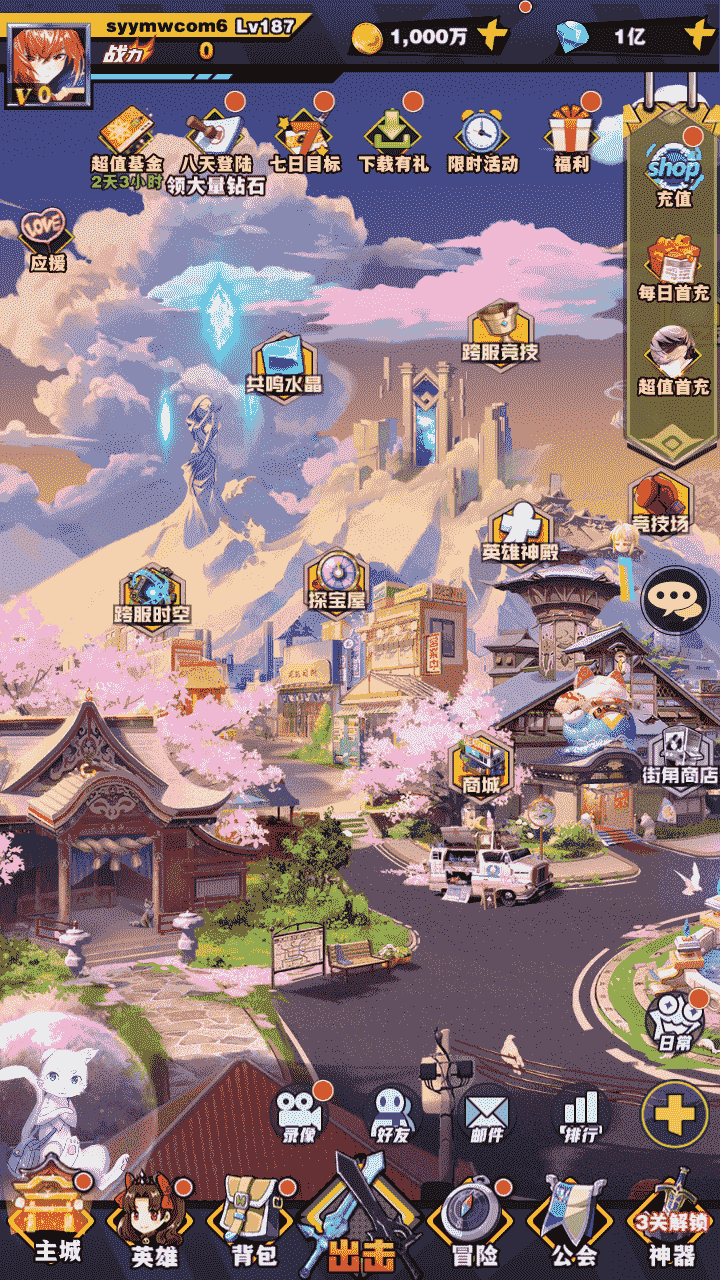Open the chat speech bubble
This screenshot has width=720, height=1280.
coord(675,600)
